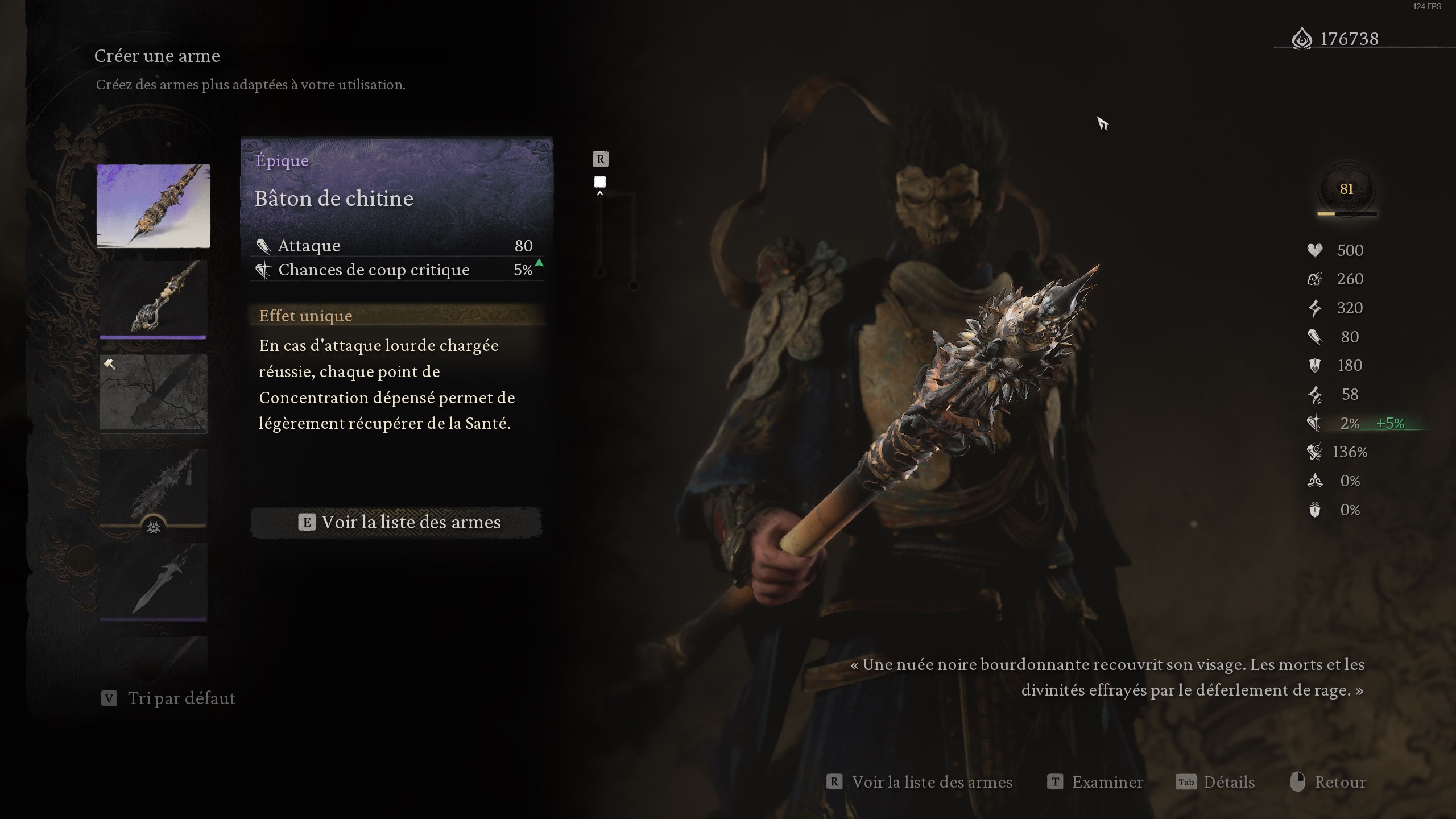The width and height of the screenshot is (1456, 819).
Task: Click the heart health icon showing 500
Action: (1316, 250)
